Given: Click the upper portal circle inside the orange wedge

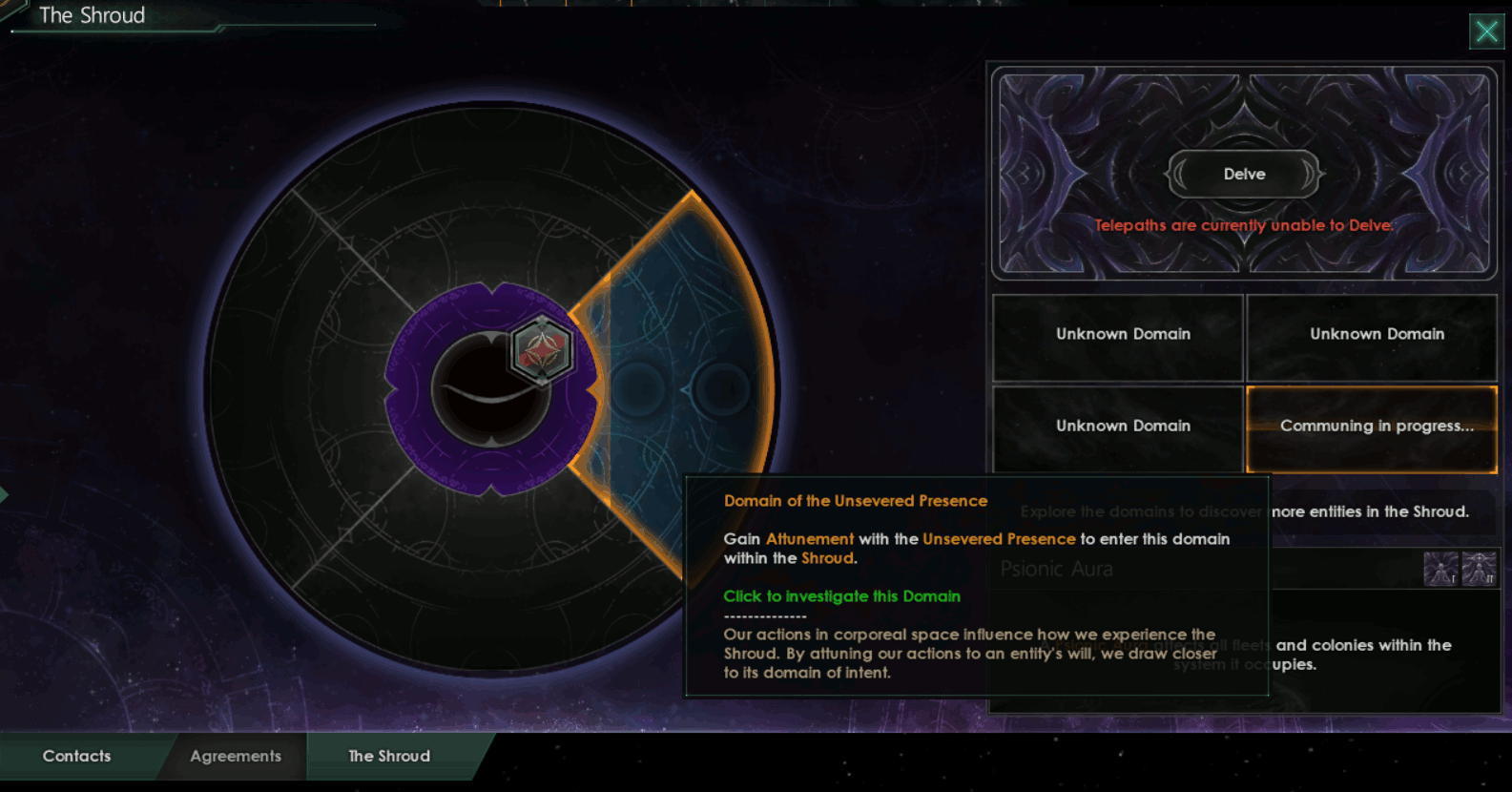Looking at the screenshot, I should (637, 386).
